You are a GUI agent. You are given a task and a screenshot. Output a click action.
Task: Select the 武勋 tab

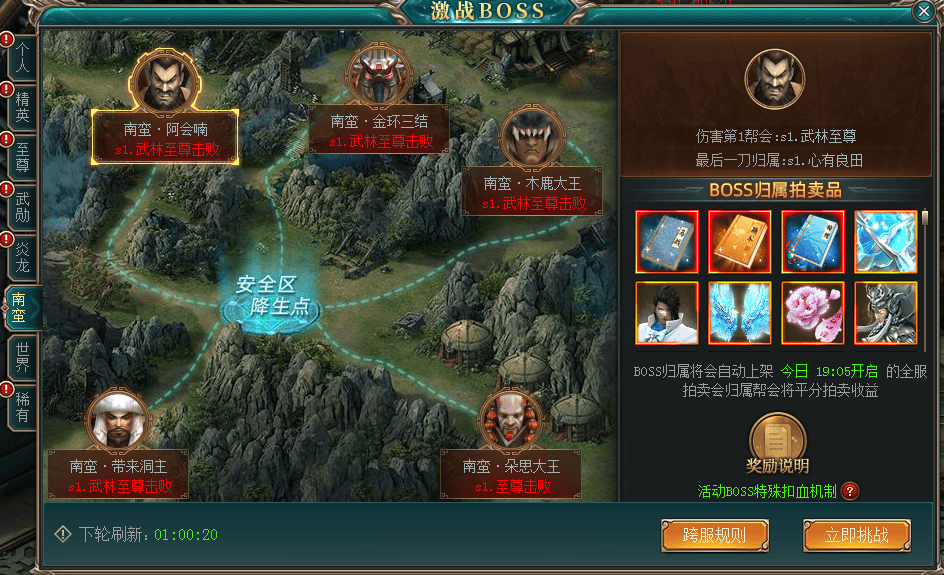pyautogui.click(x=23, y=206)
